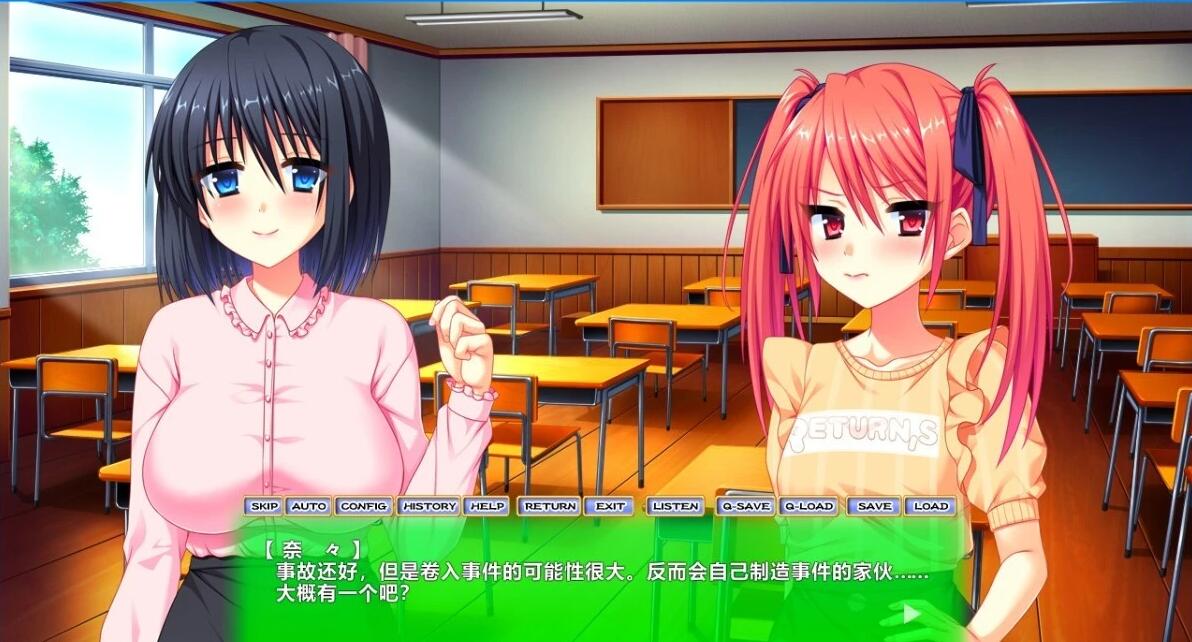Enable AUTO text advance
Screen dimensions: 1192x642
(308, 506)
